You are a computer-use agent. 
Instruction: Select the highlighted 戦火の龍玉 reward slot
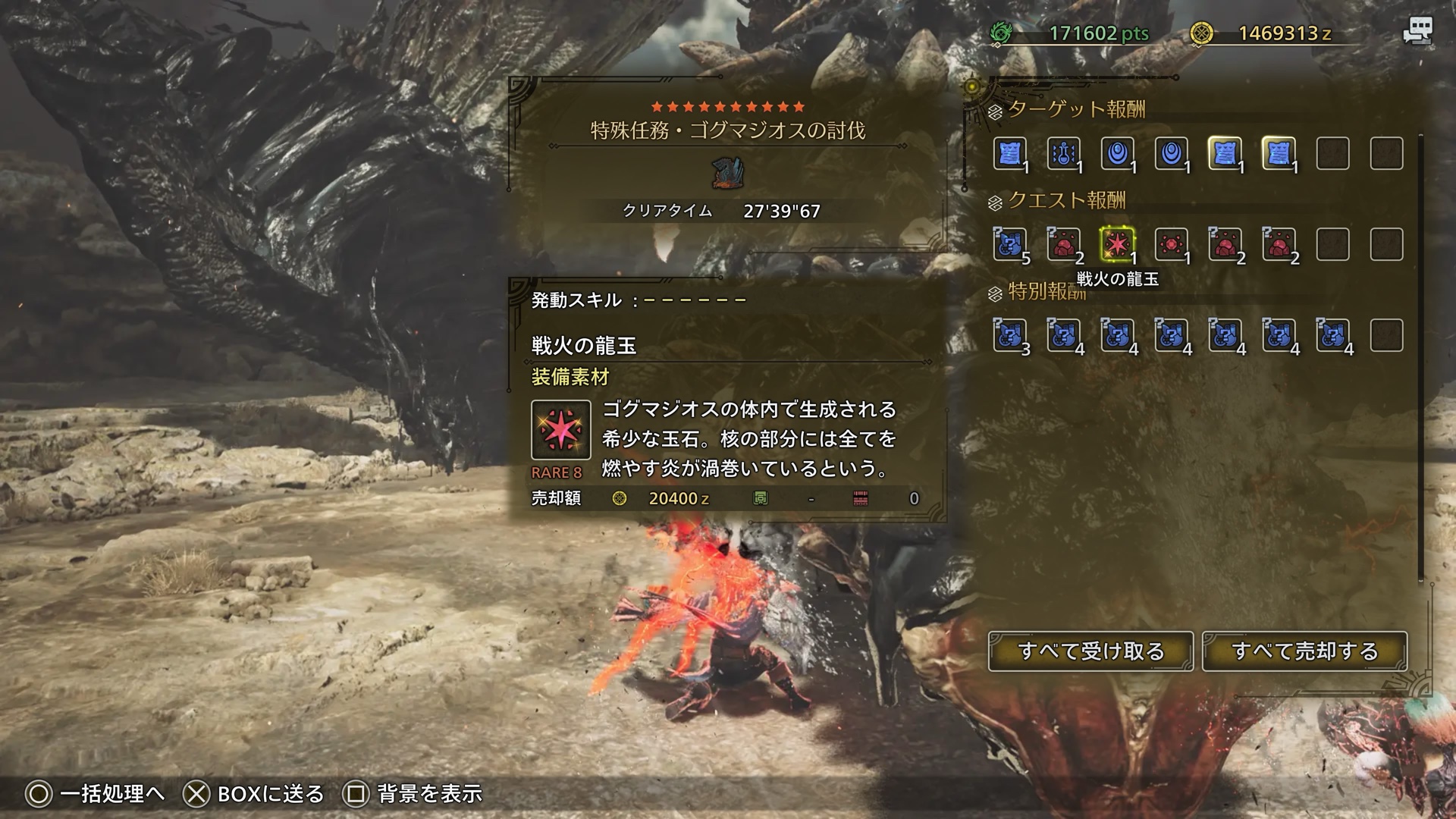[1117, 244]
